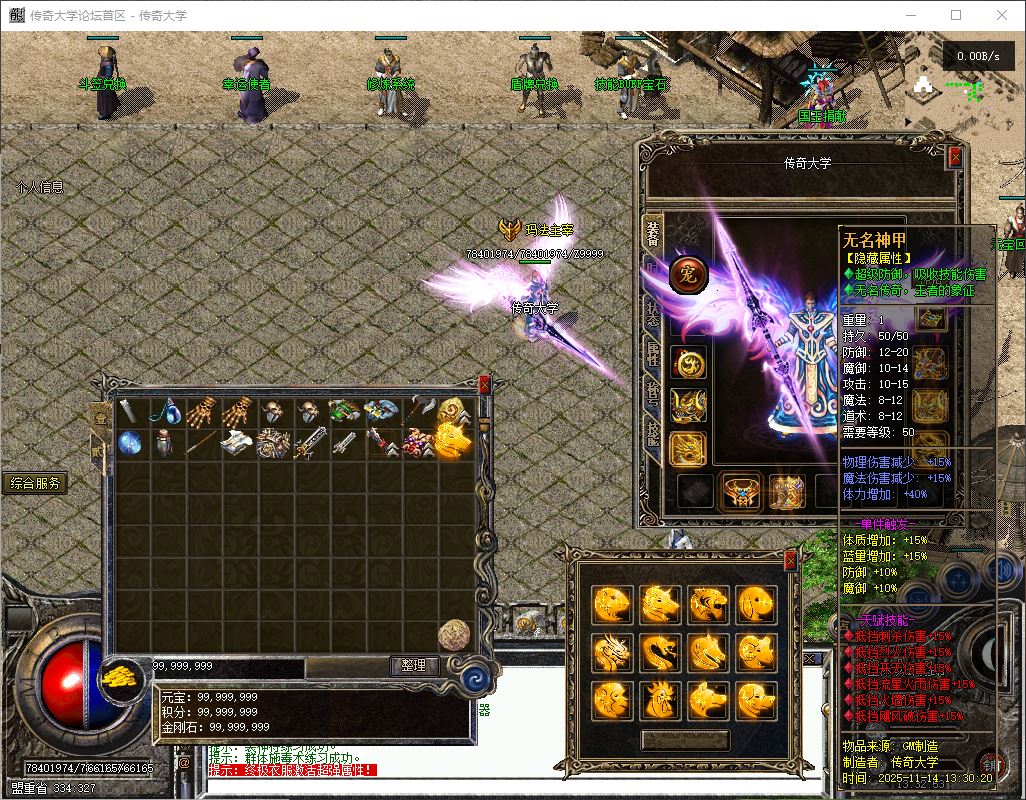Image resolution: width=1026 pixels, height=800 pixels.
Task: Close the character equipment panel
Action: (955, 156)
